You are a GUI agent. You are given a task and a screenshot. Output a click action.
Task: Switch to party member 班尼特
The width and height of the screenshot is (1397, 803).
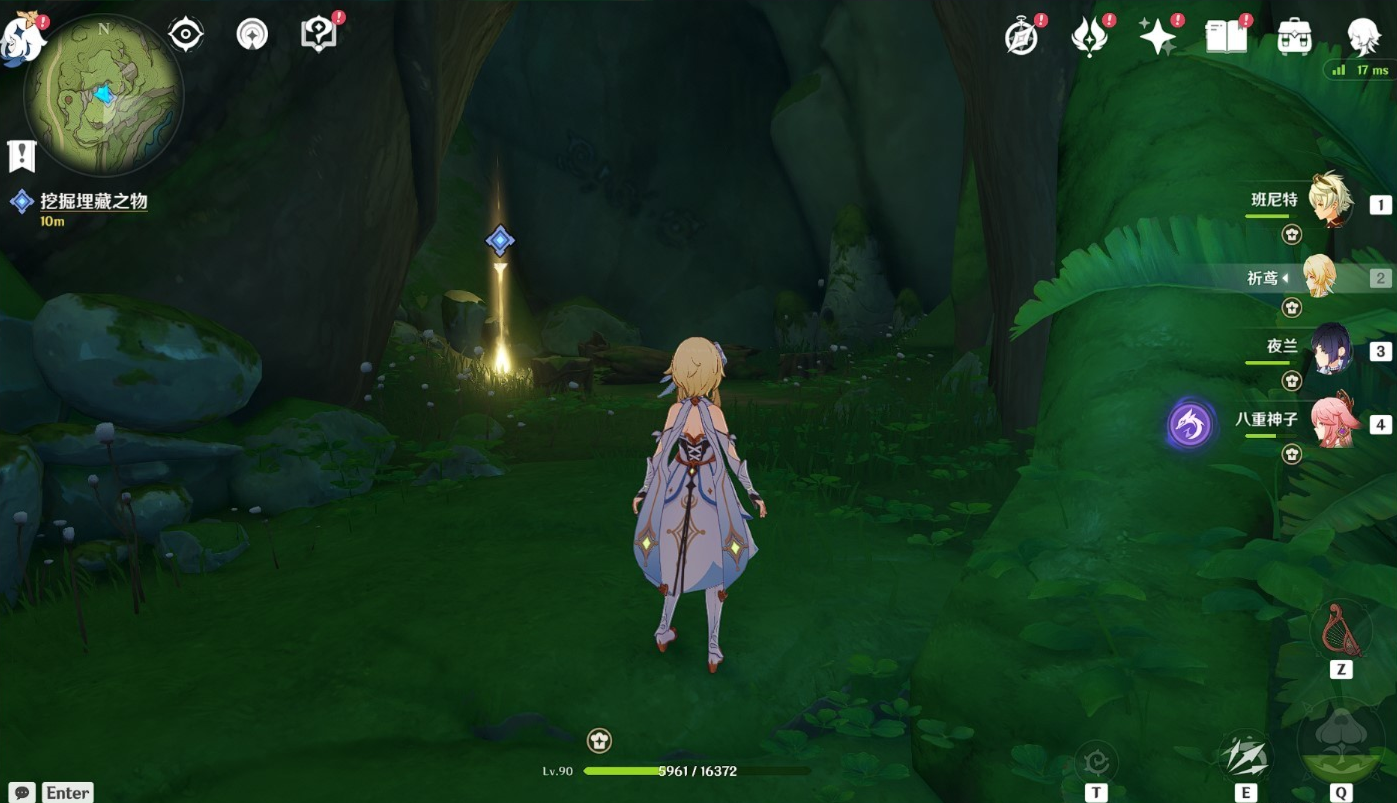point(1329,201)
